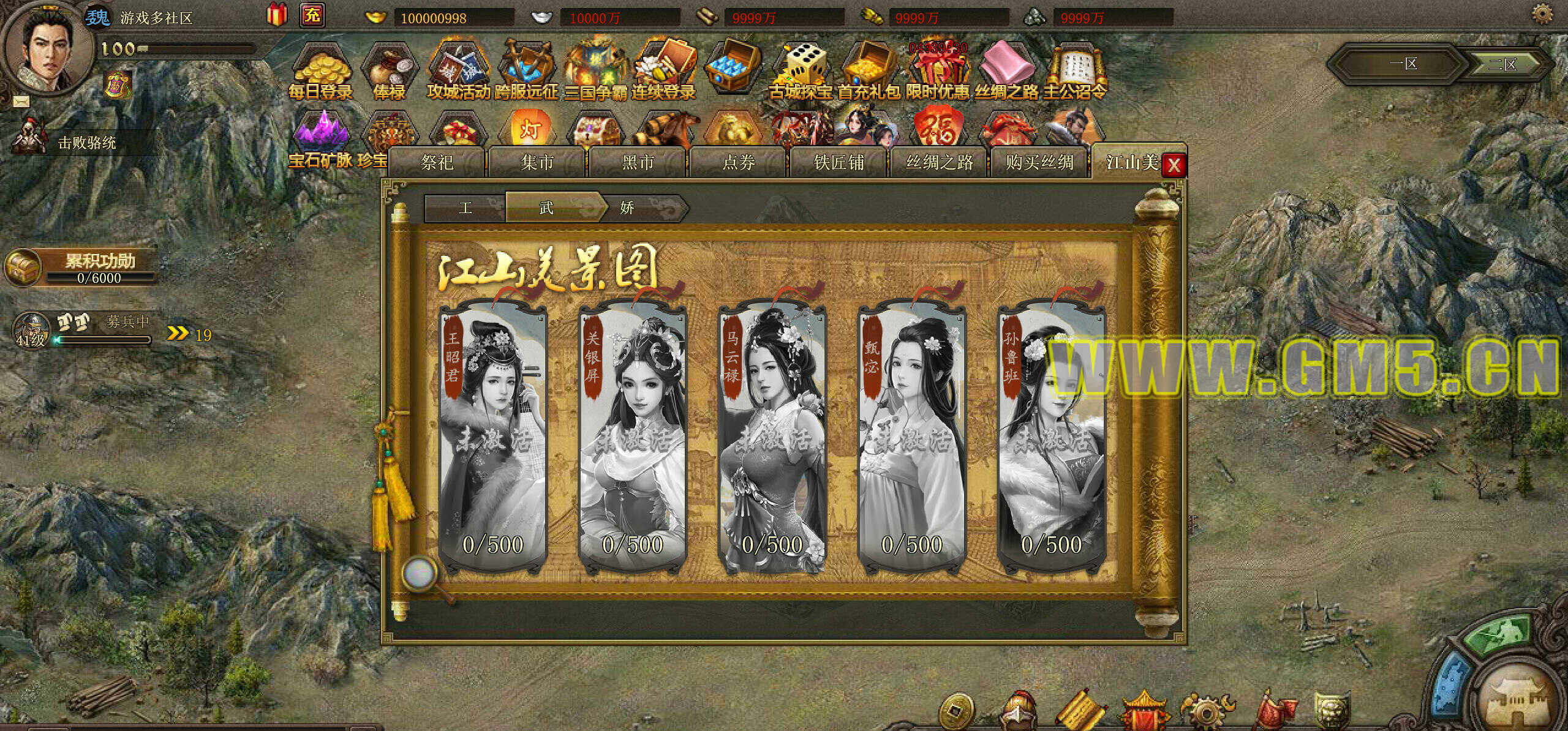The height and width of the screenshot is (731, 1568).
Task: Click the magnifying glass on the scroll
Action: 421,574
